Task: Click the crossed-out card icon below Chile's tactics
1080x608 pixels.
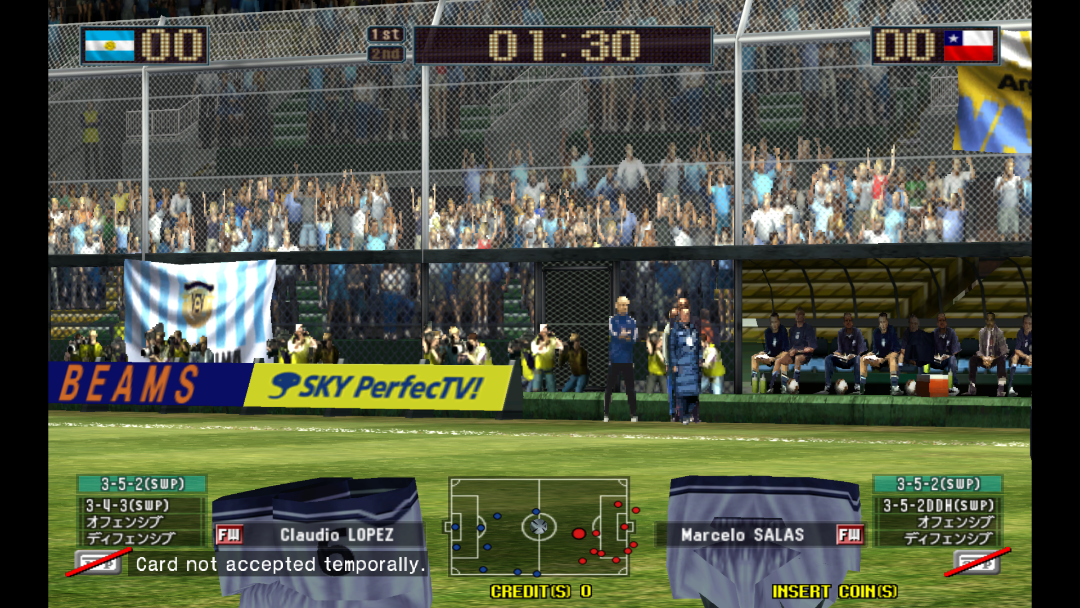Action: [976, 562]
